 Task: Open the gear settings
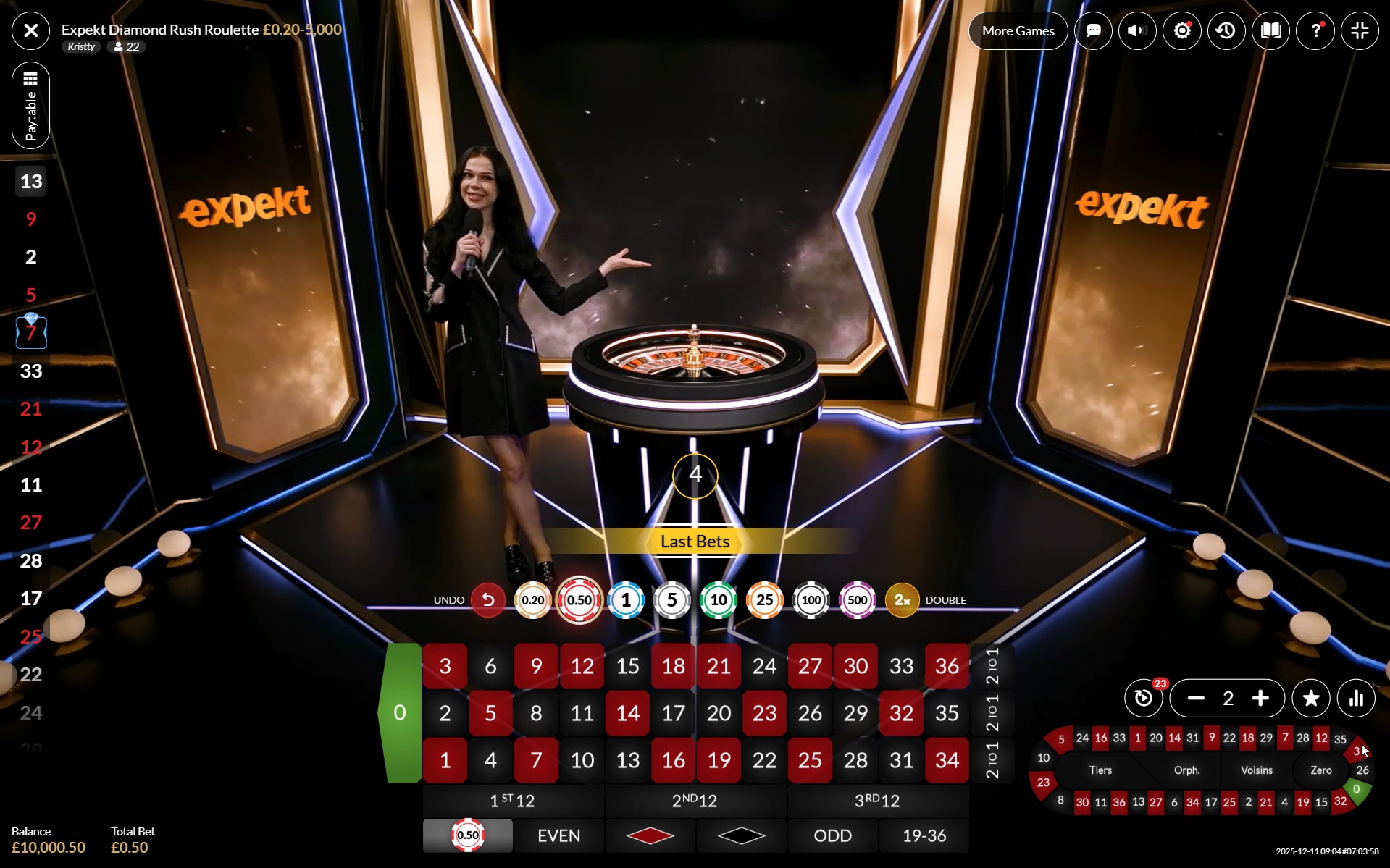pos(1182,30)
